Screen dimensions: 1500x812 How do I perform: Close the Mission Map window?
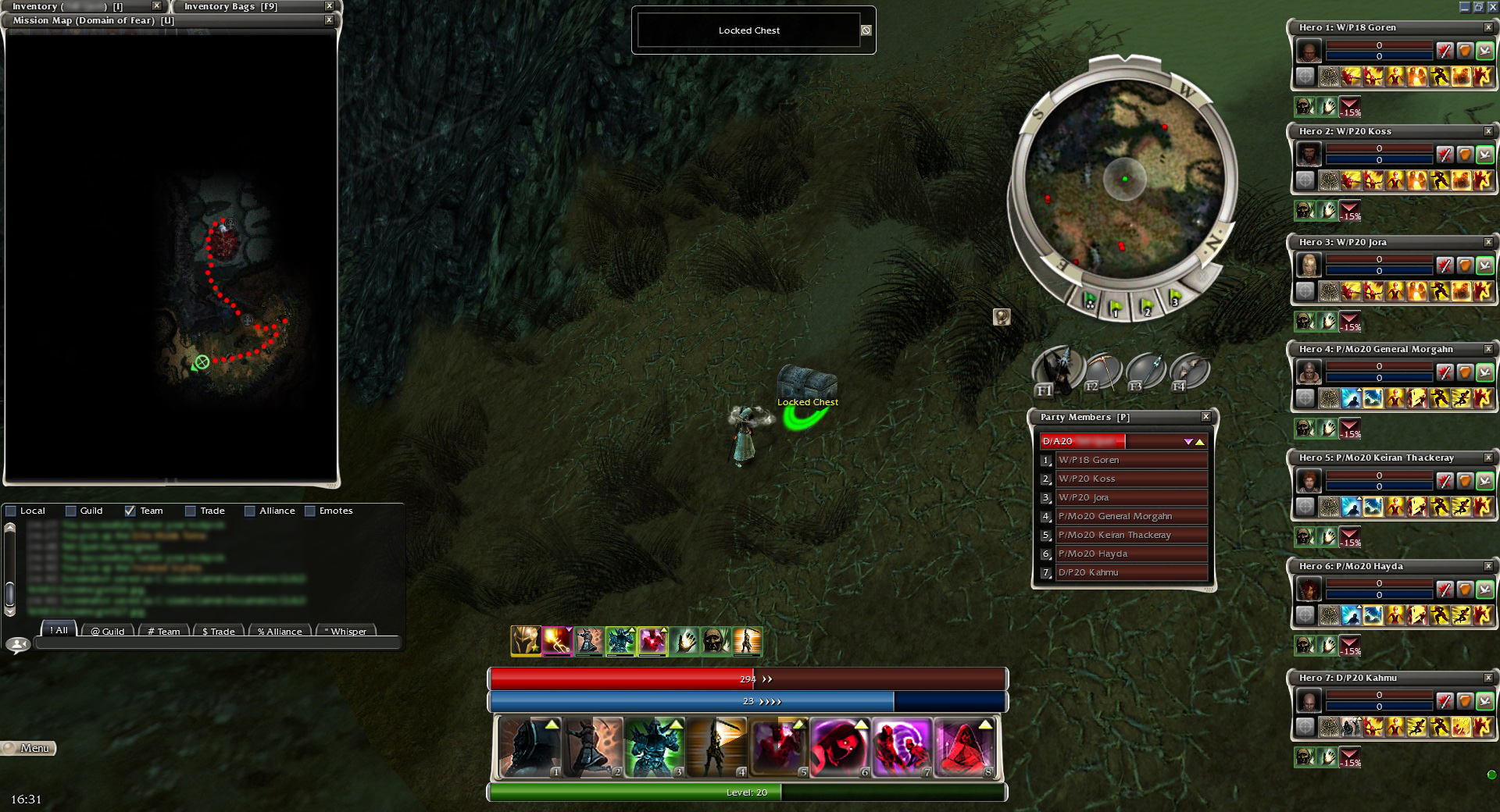click(x=329, y=20)
